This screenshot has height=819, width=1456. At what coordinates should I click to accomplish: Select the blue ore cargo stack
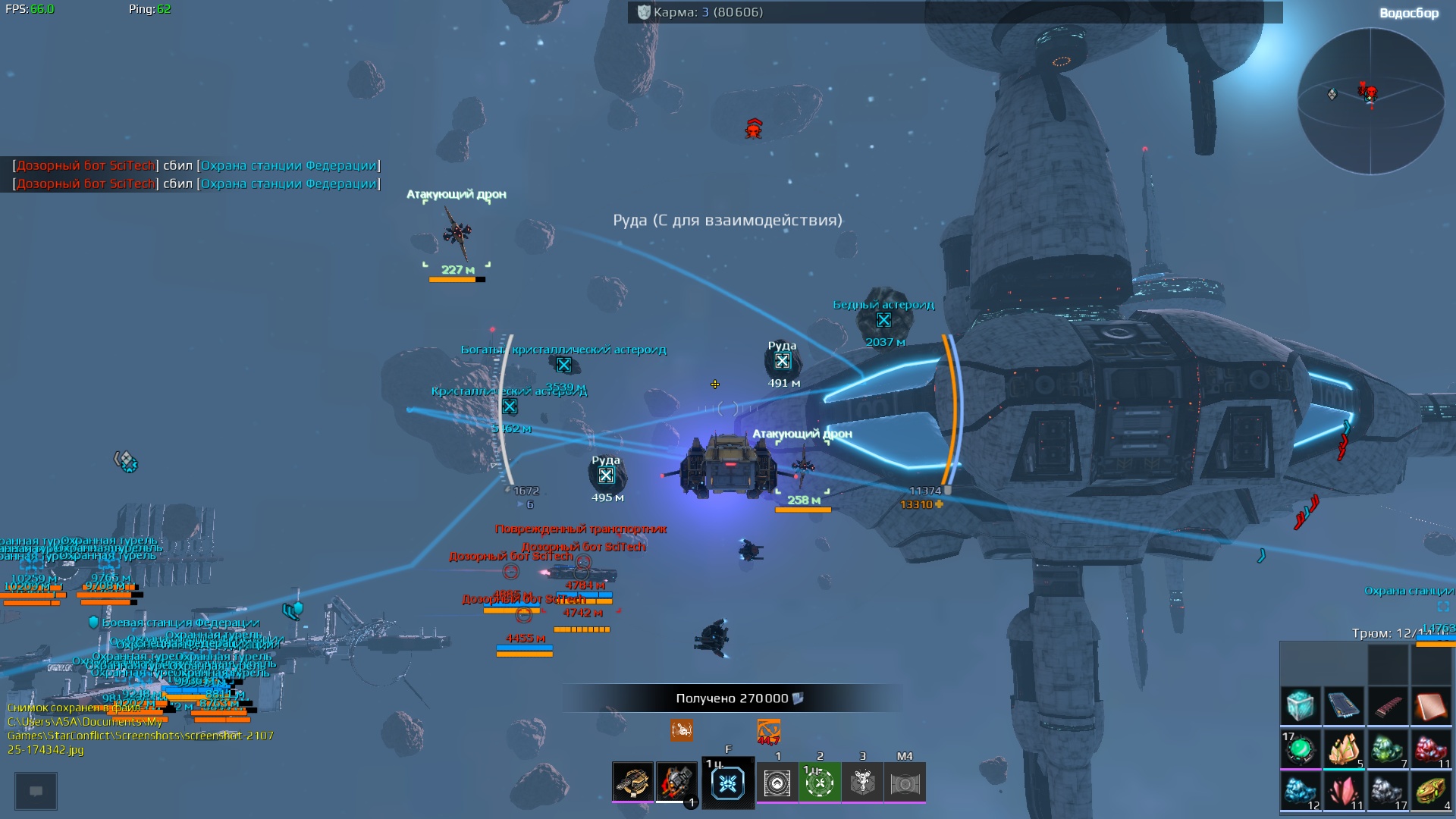(x=1300, y=792)
